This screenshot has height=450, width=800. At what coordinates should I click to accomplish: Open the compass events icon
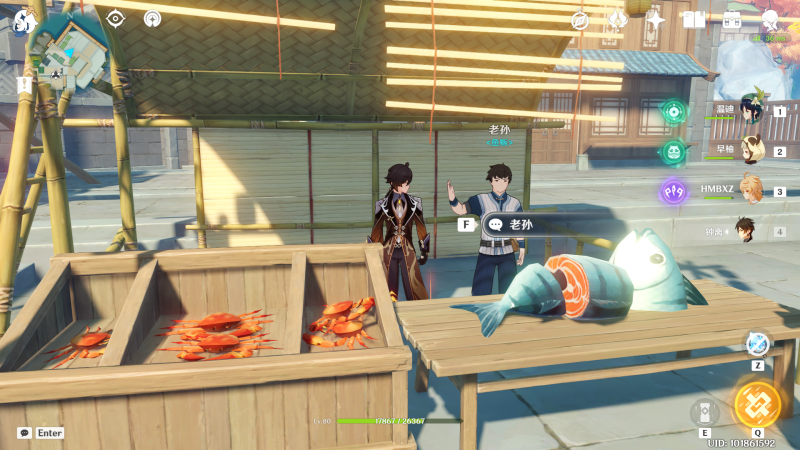pyautogui.click(x=580, y=19)
